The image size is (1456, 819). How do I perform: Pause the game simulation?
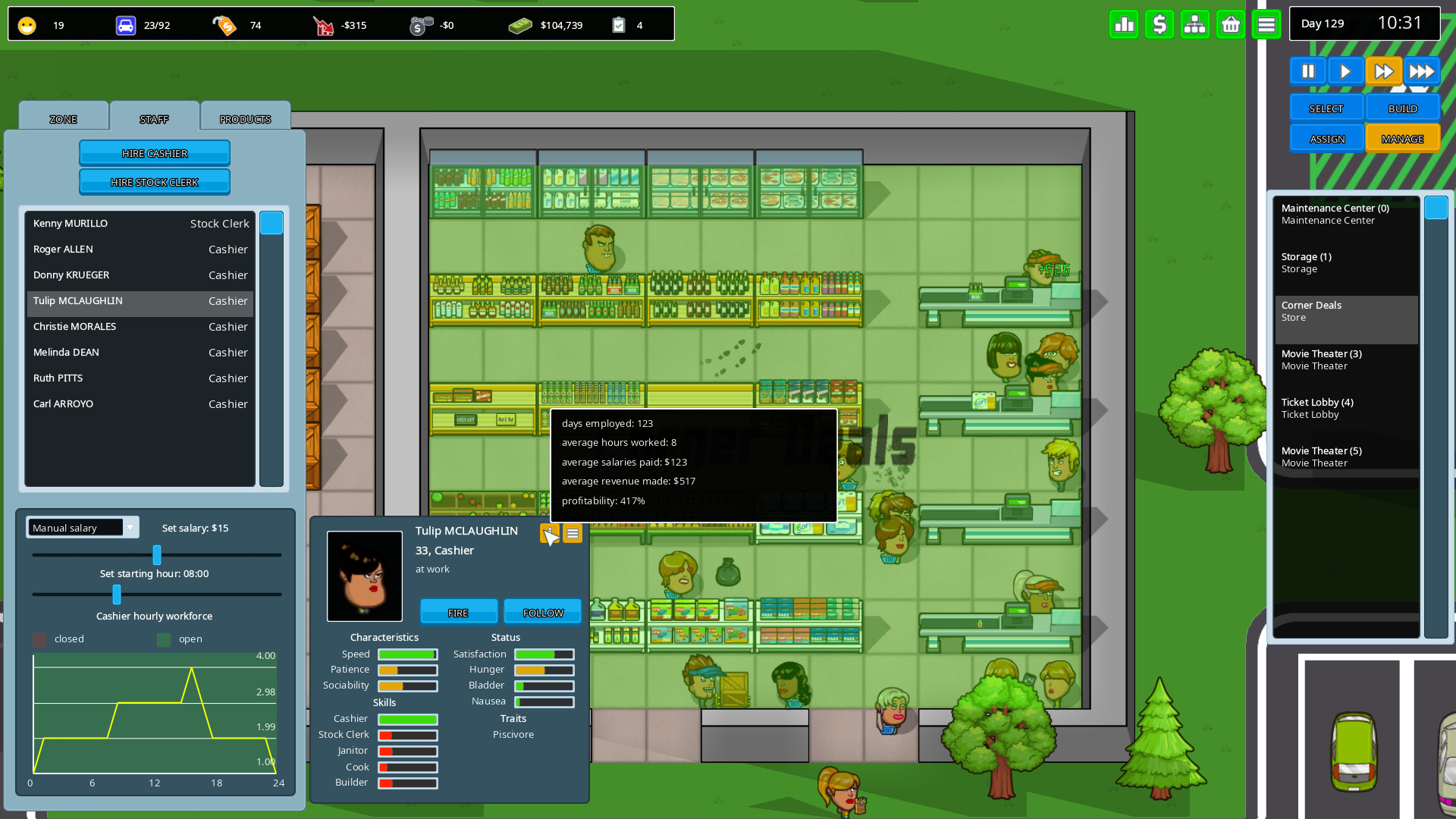pyautogui.click(x=1308, y=71)
